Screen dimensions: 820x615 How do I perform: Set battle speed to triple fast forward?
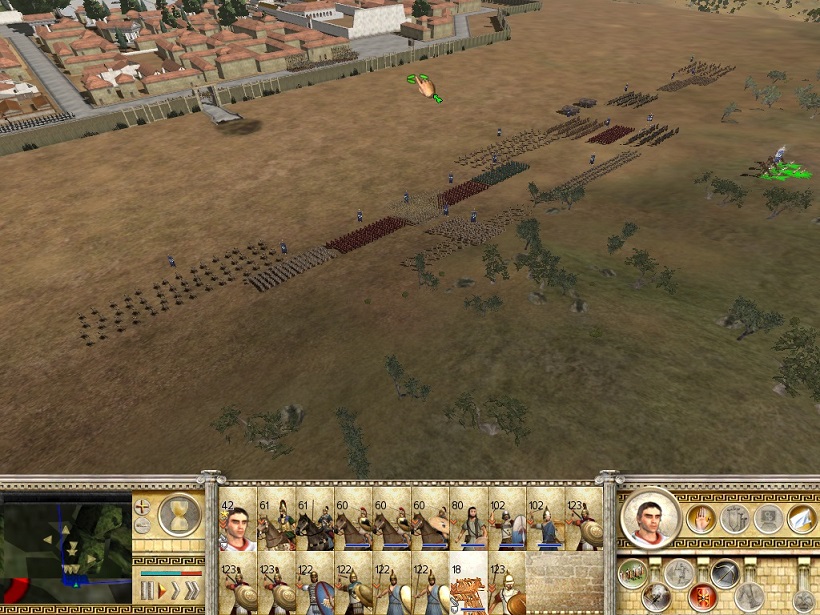pos(193,591)
